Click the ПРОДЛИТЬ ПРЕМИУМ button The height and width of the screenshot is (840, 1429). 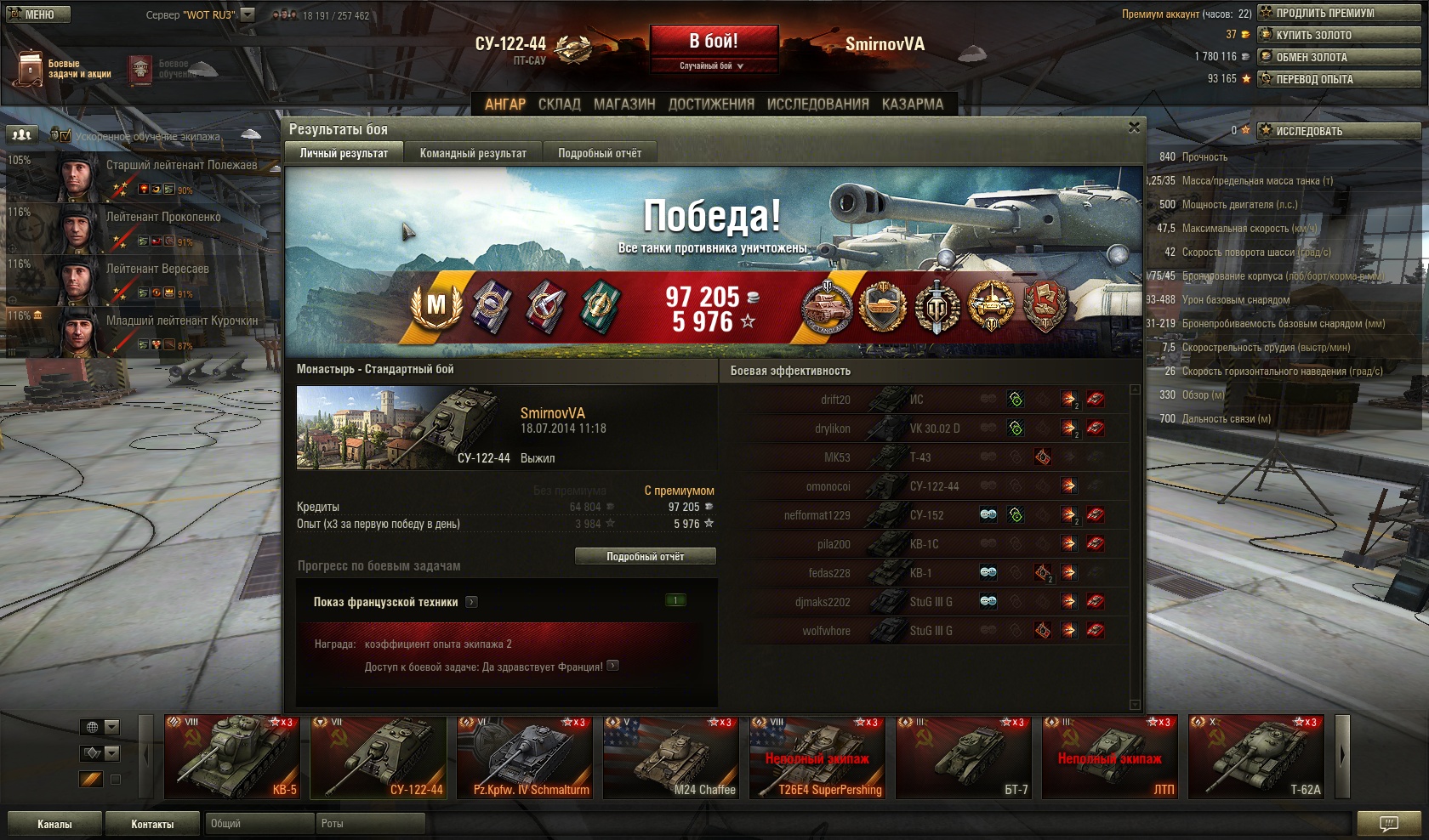pyautogui.click(x=1339, y=13)
